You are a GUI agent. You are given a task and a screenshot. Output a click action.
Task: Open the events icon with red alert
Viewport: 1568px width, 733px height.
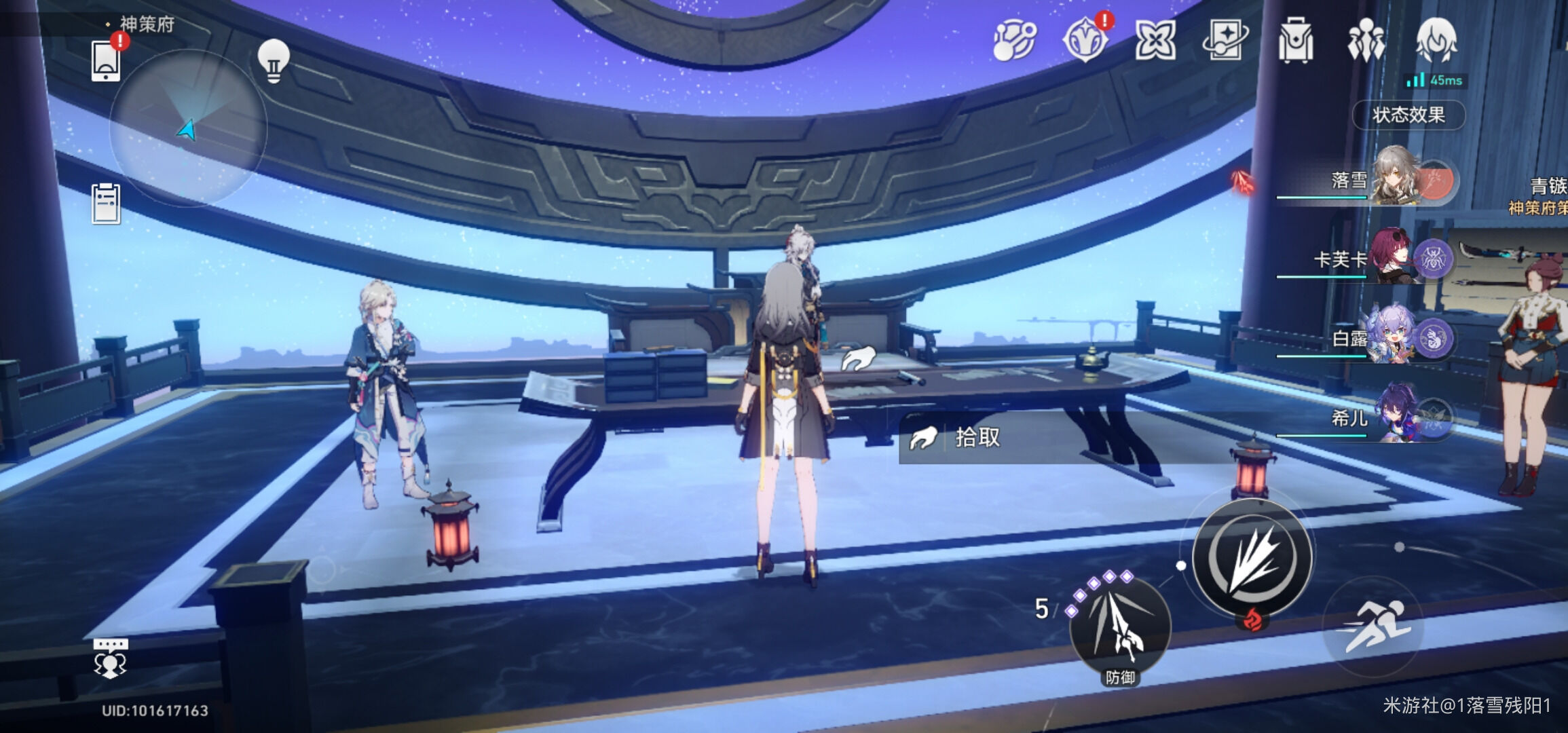(1085, 41)
